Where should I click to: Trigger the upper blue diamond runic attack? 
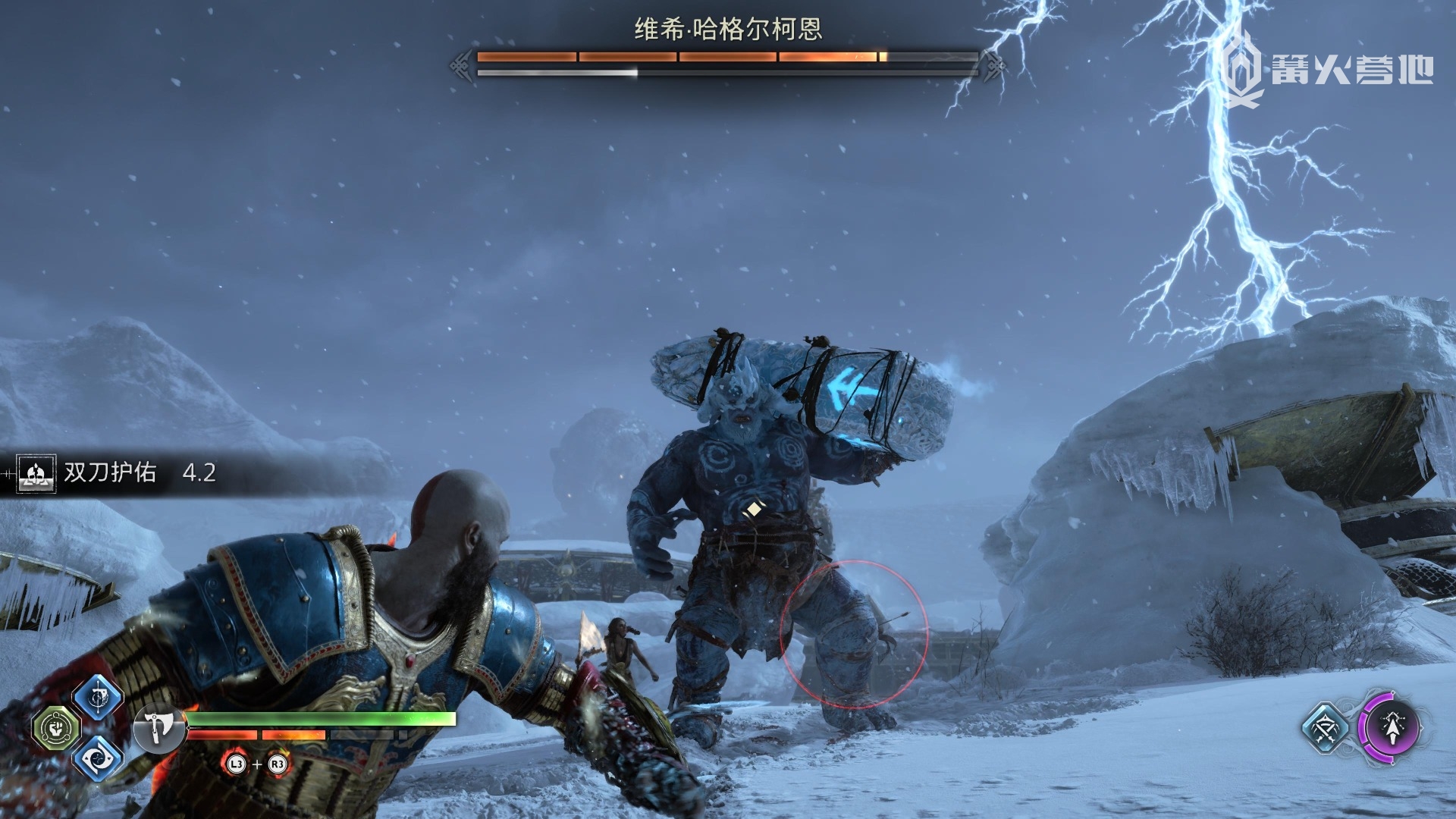99,696
